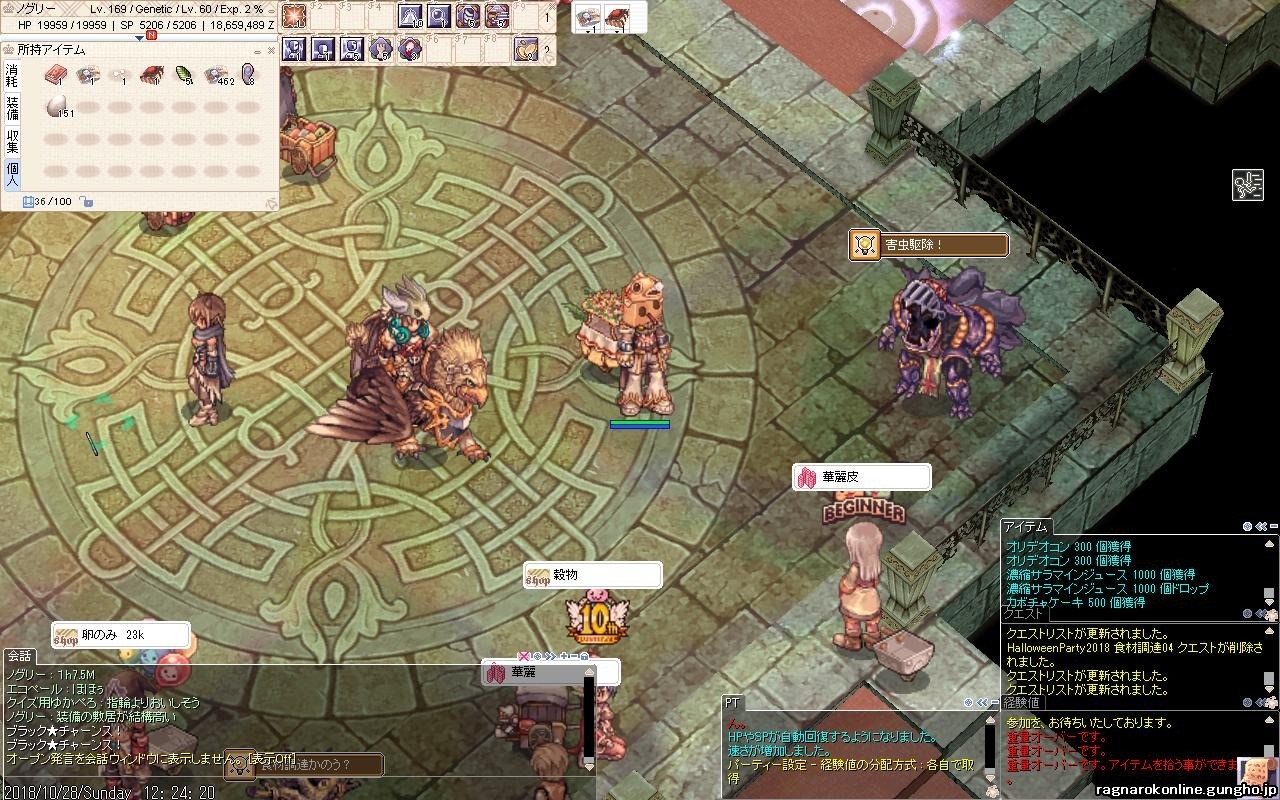Close the 所持アイテム inventory window

[271, 50]
